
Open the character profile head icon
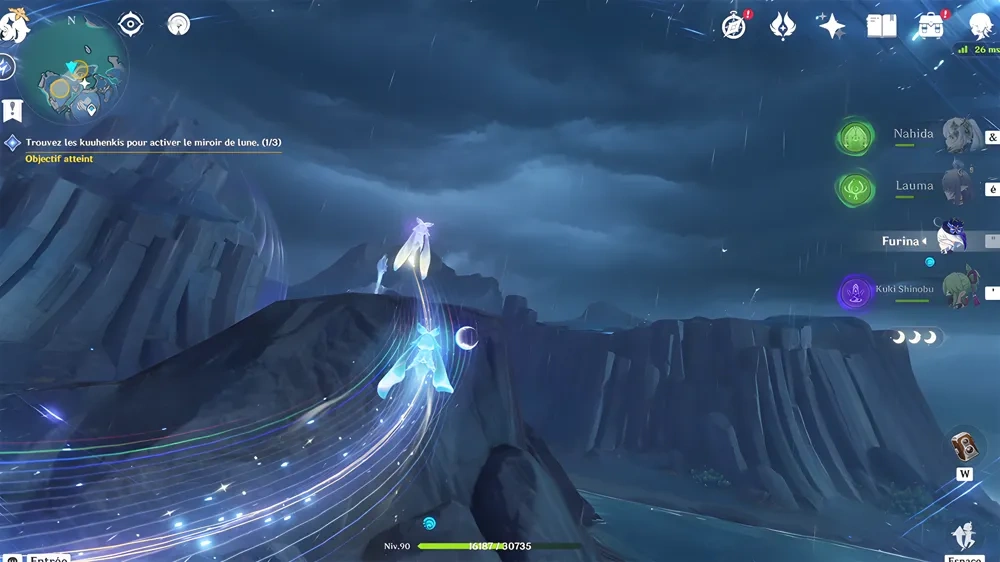coord(981,27)
